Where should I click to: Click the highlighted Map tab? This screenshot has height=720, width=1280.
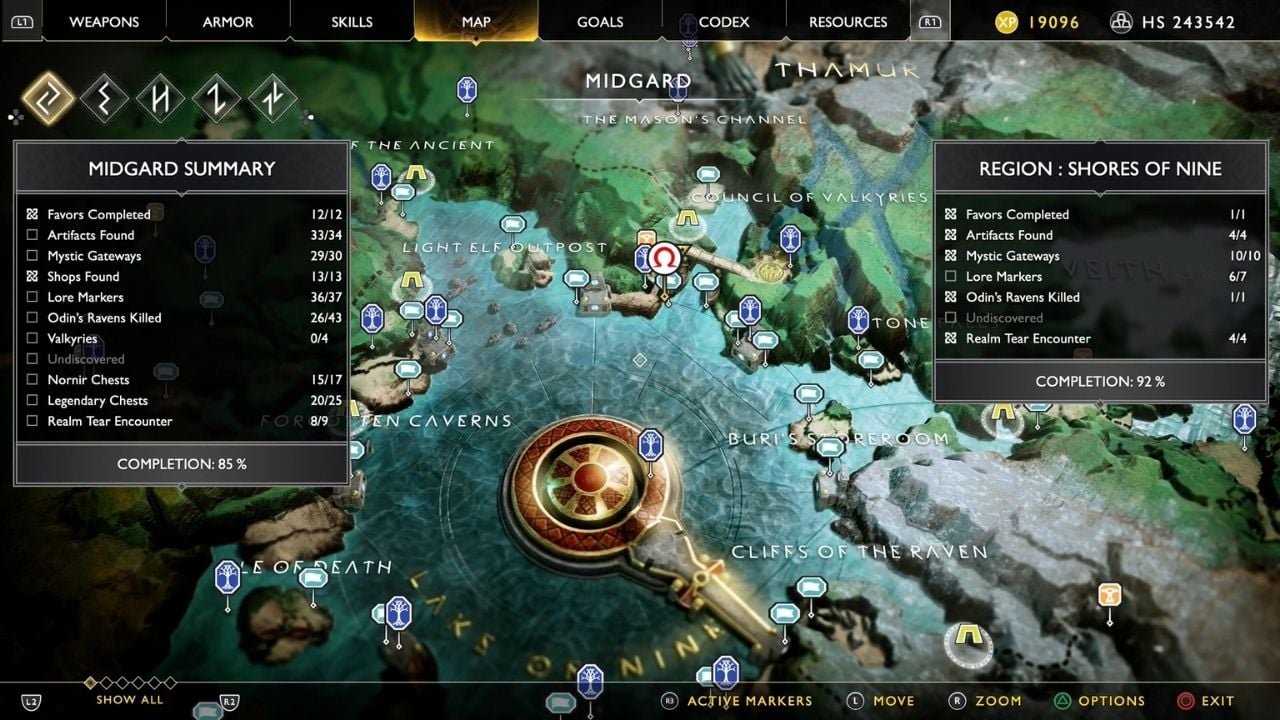click(x=476, y=22)
